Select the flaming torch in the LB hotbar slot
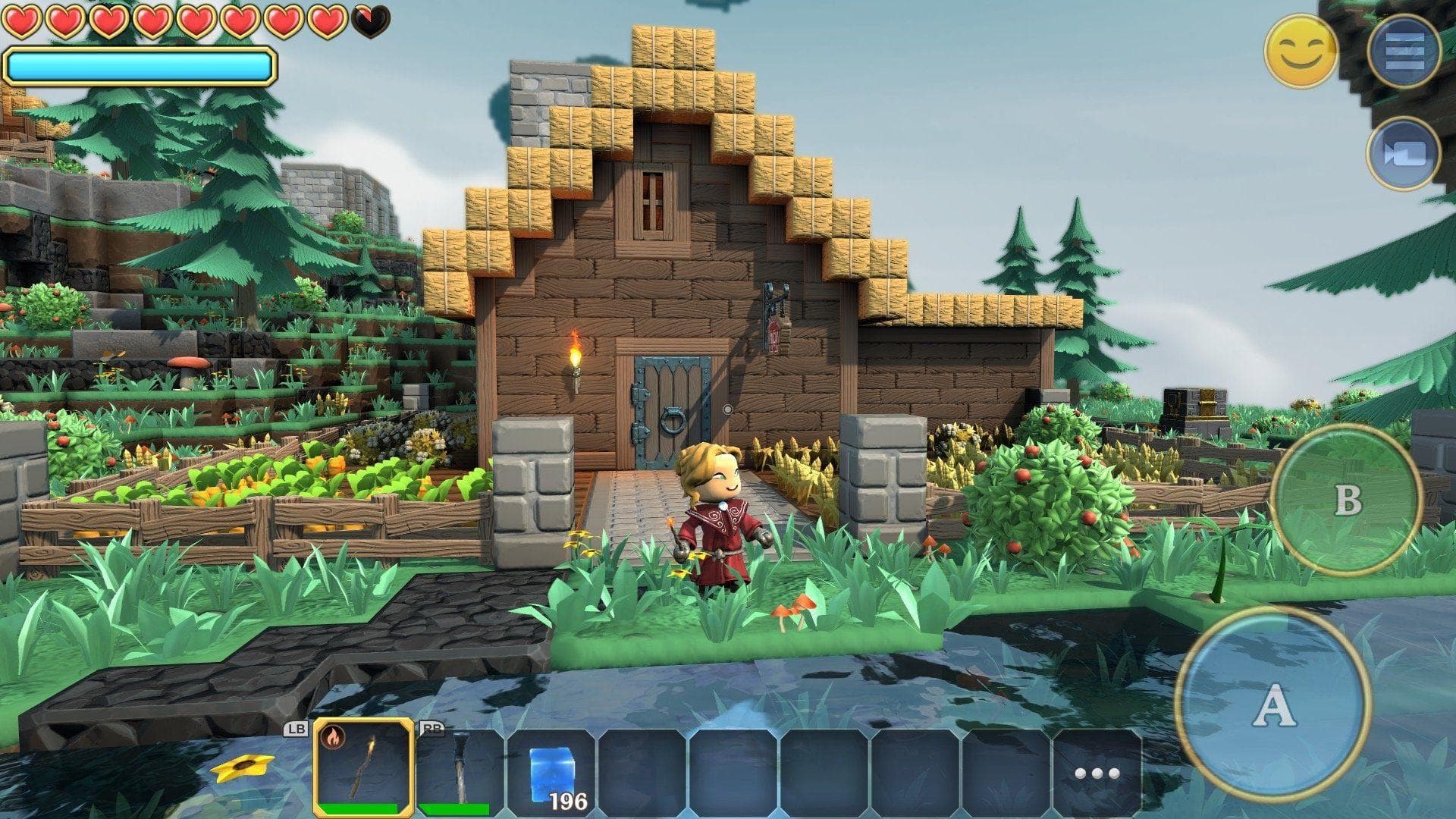This screenshot has width=1456, height=819. 362,770
